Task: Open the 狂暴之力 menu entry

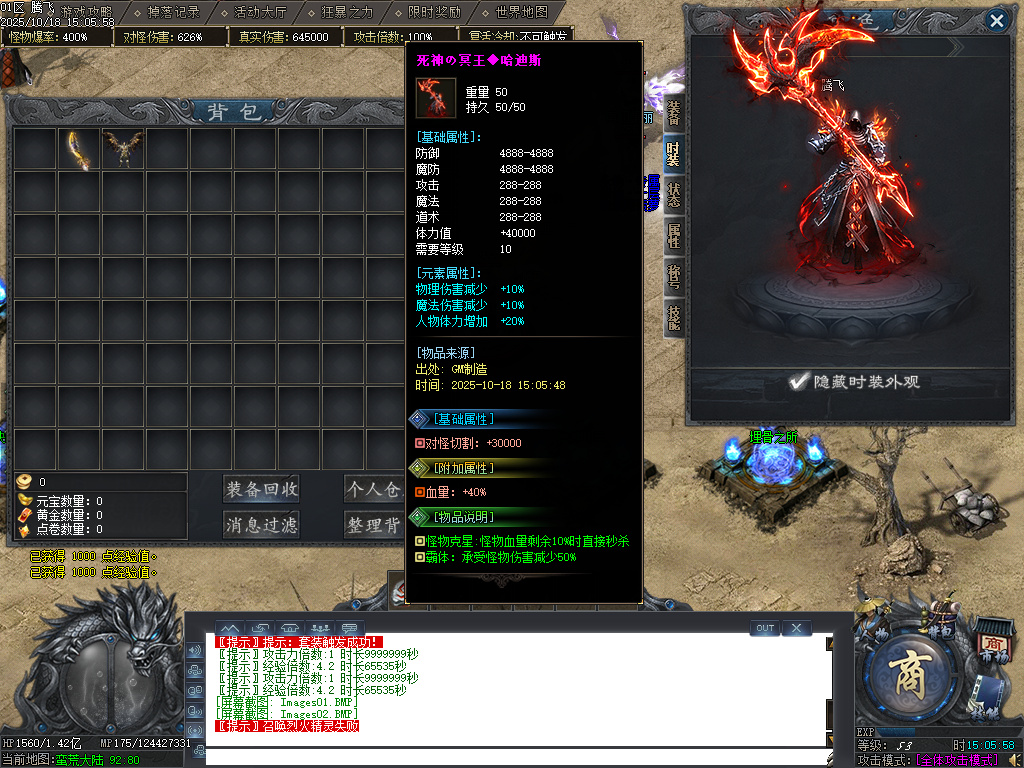Action: (347, 13)
